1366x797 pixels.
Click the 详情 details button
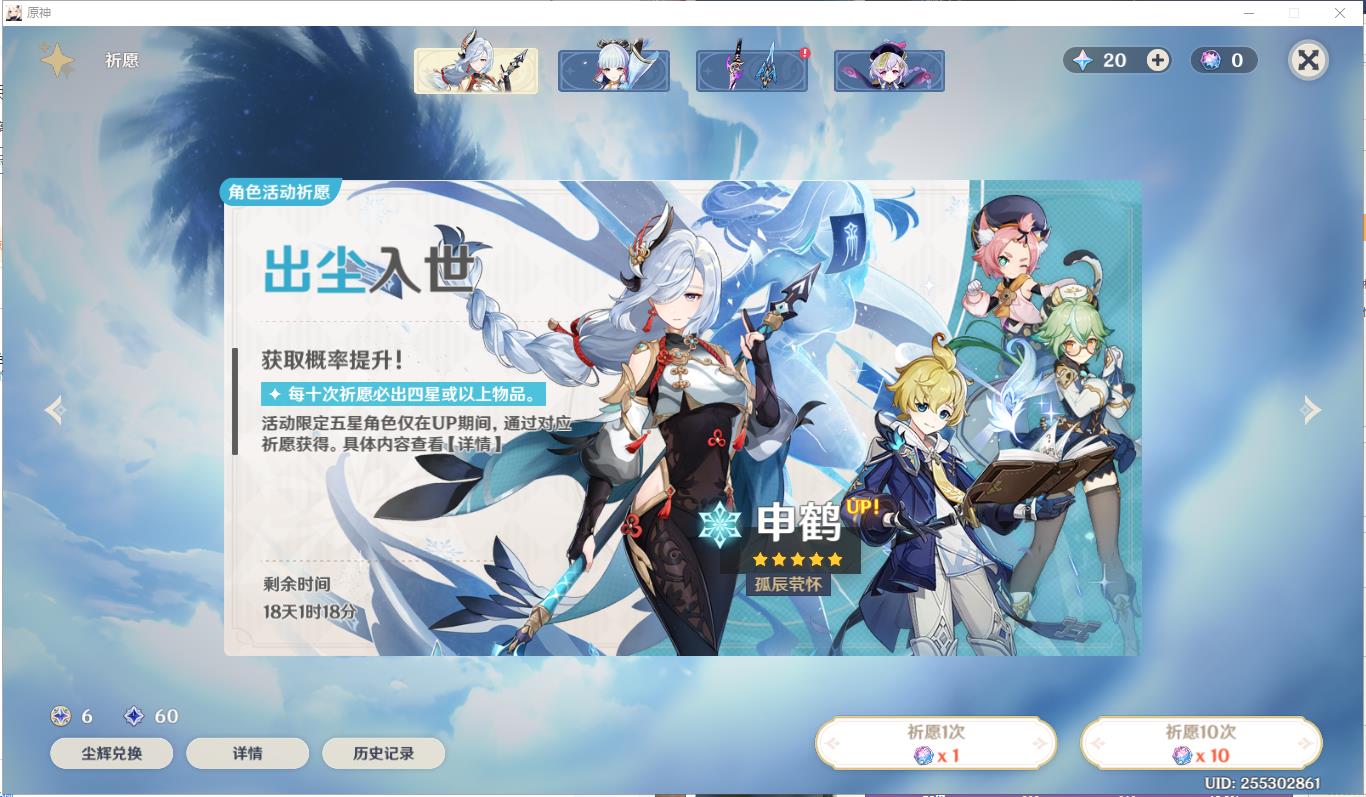[248, 753]
